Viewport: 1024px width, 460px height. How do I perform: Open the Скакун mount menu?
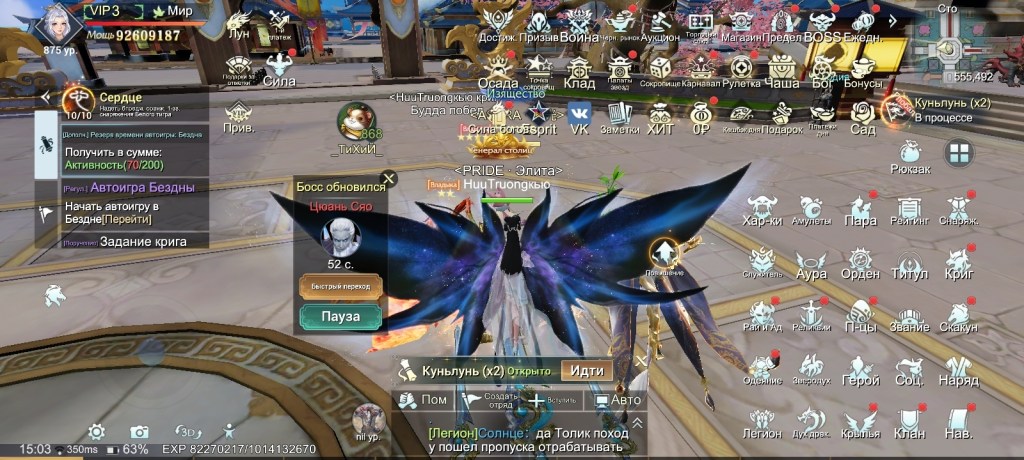(958, 314)
